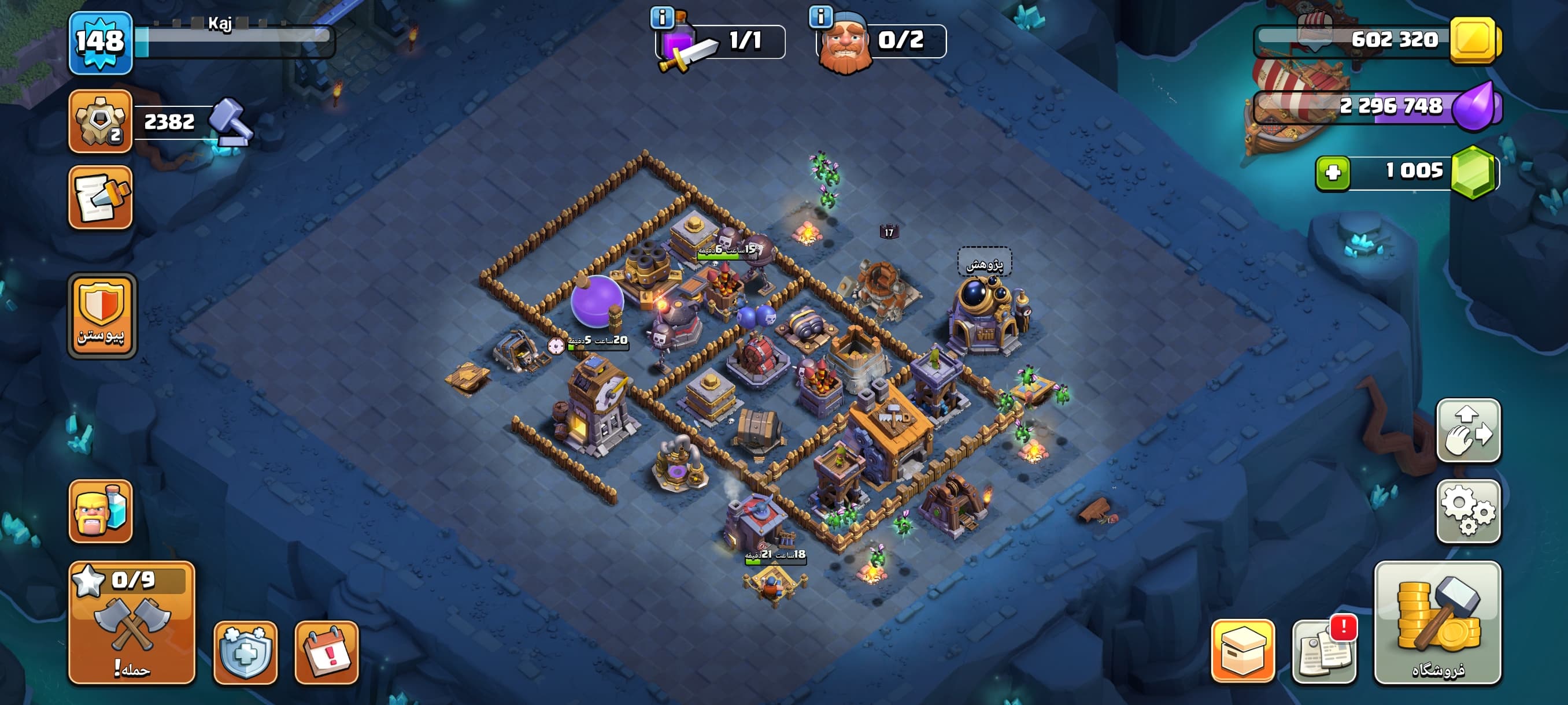
Task: Open the builder tasks info icon
Action: point(820,16)
